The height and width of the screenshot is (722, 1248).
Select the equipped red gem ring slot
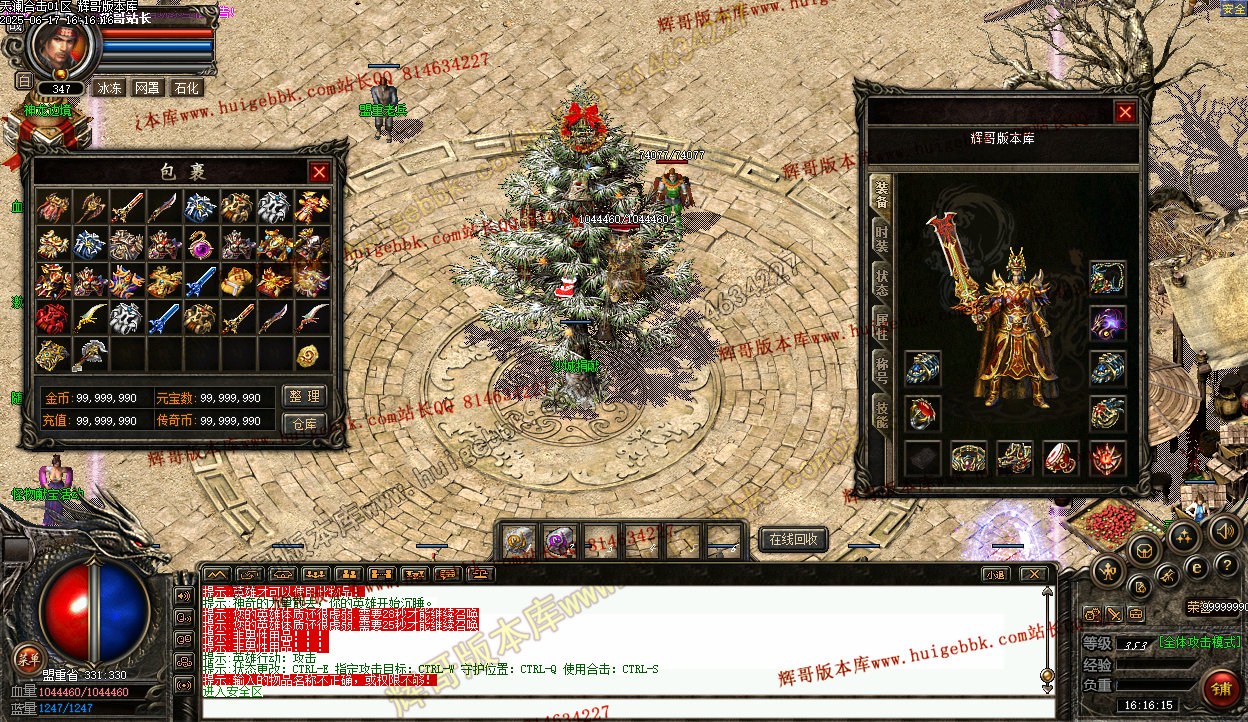pyautogui.click(x=922, y=412)
